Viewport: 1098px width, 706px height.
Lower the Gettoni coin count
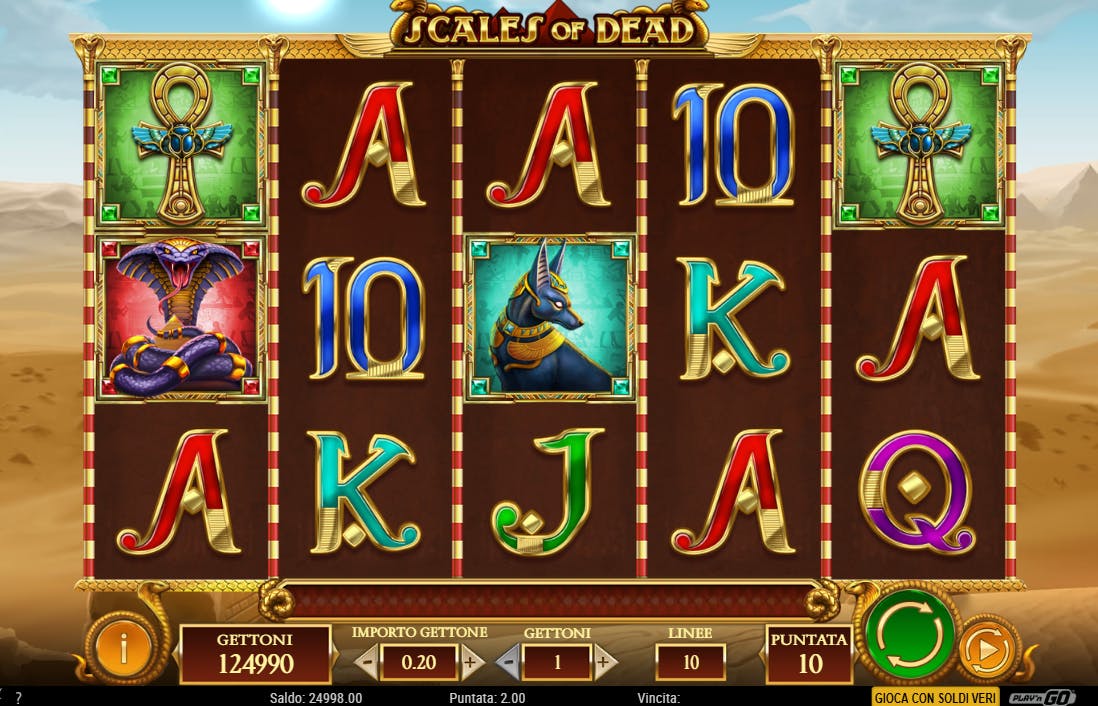509,662
